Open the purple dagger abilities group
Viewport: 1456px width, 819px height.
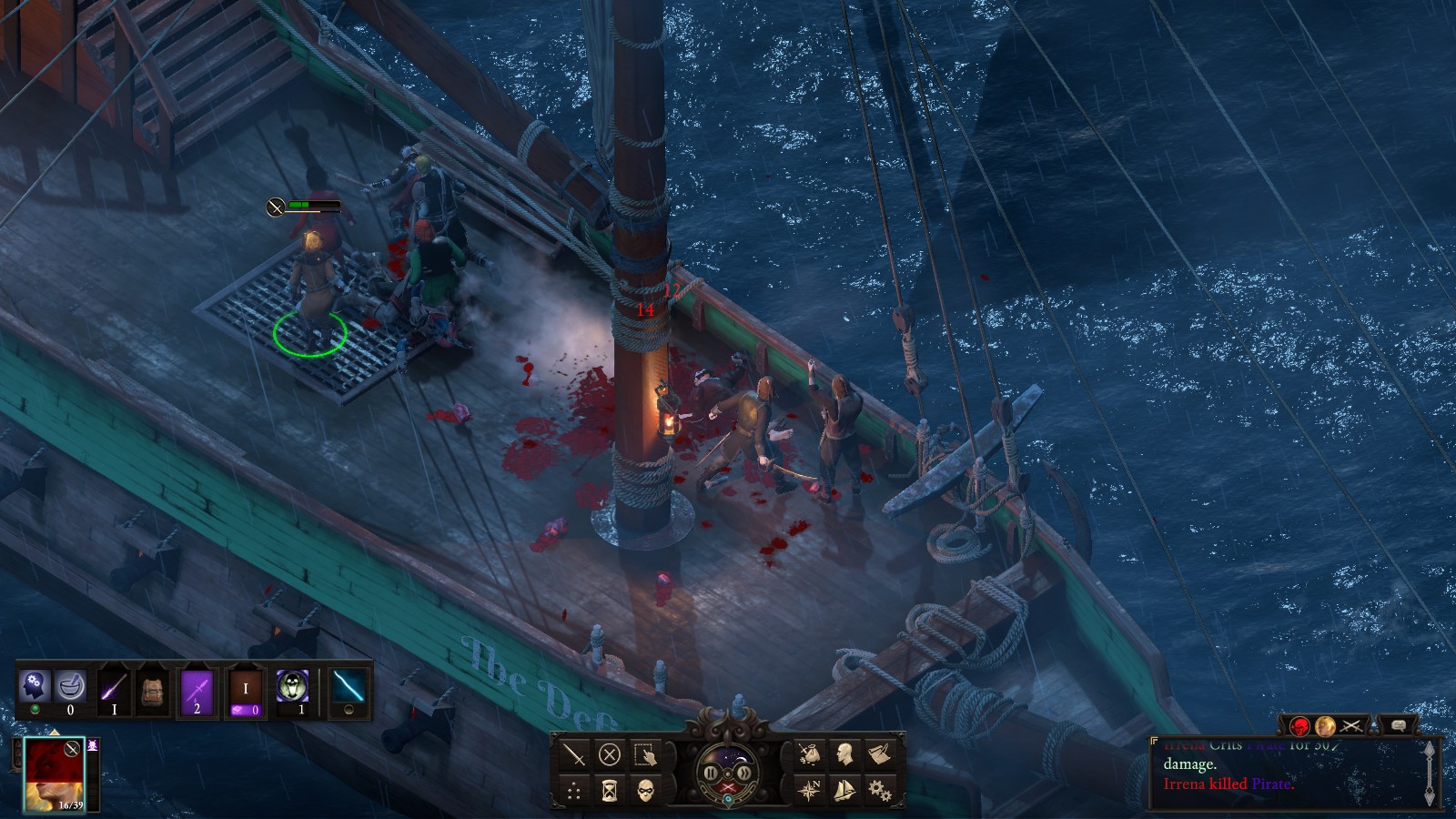point(197,688)
